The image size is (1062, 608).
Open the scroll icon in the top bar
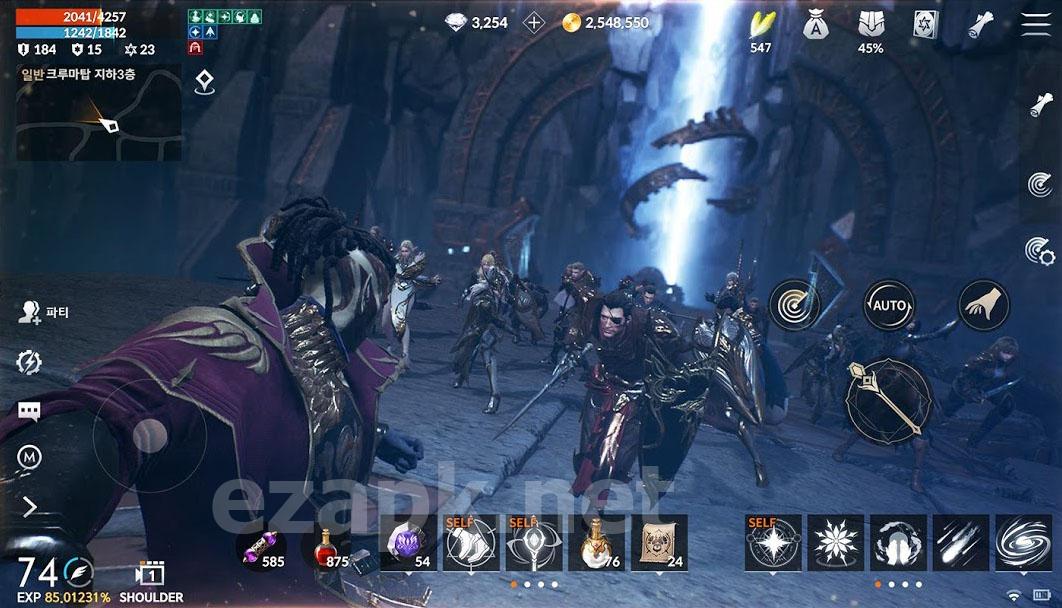click(979, 25)
